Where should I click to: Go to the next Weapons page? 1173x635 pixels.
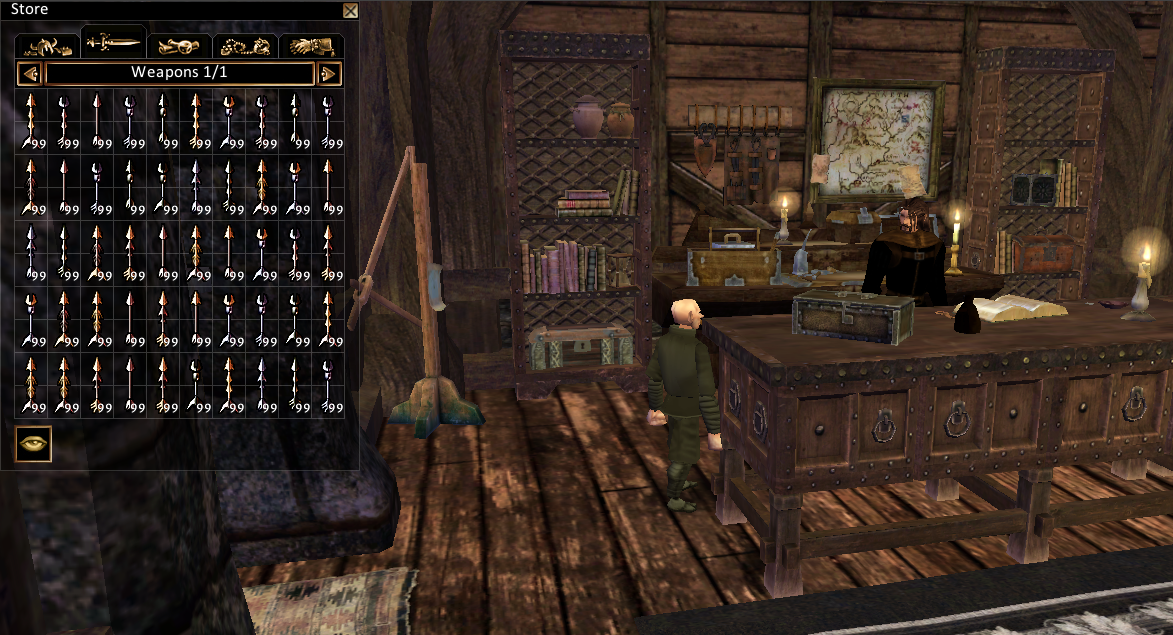[x=329, y=73]
